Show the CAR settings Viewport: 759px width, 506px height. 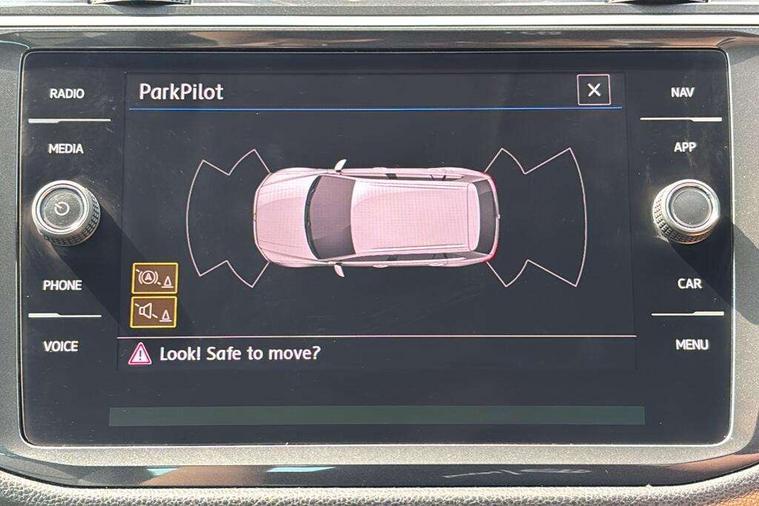click(x=689, y=284)
